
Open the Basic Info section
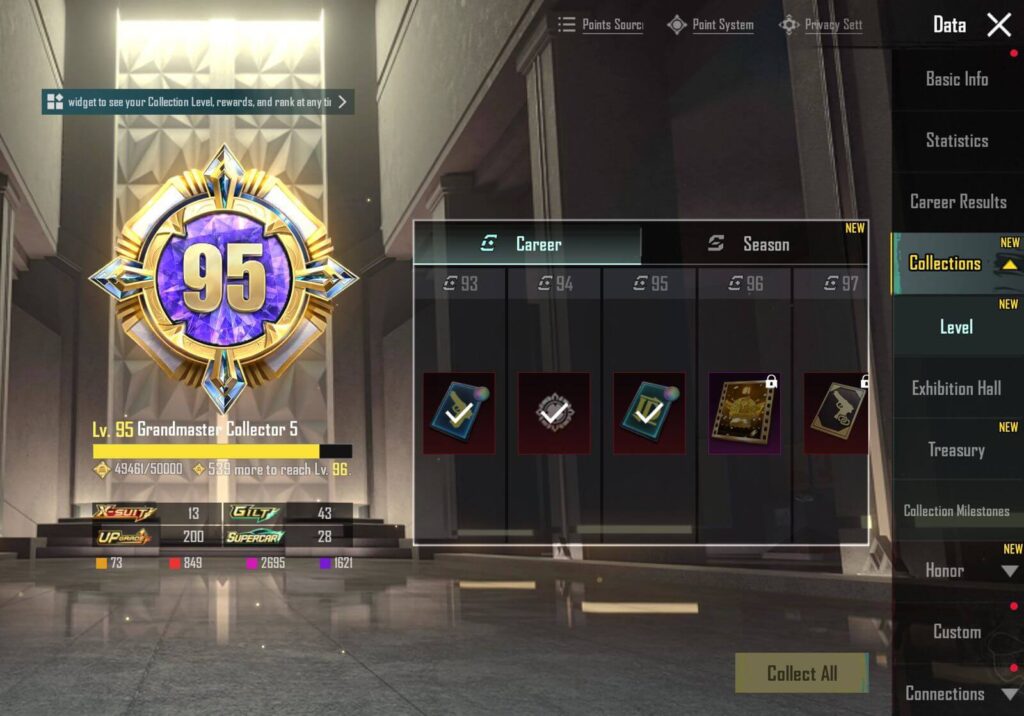click(x=956, y=79)
